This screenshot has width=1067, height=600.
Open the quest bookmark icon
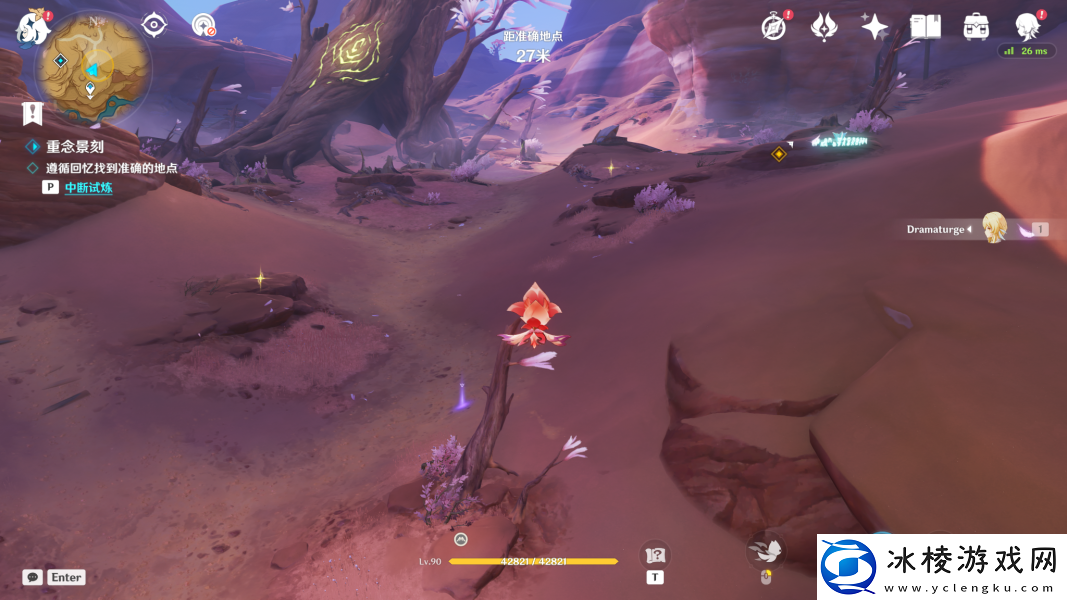coord(32,113)
